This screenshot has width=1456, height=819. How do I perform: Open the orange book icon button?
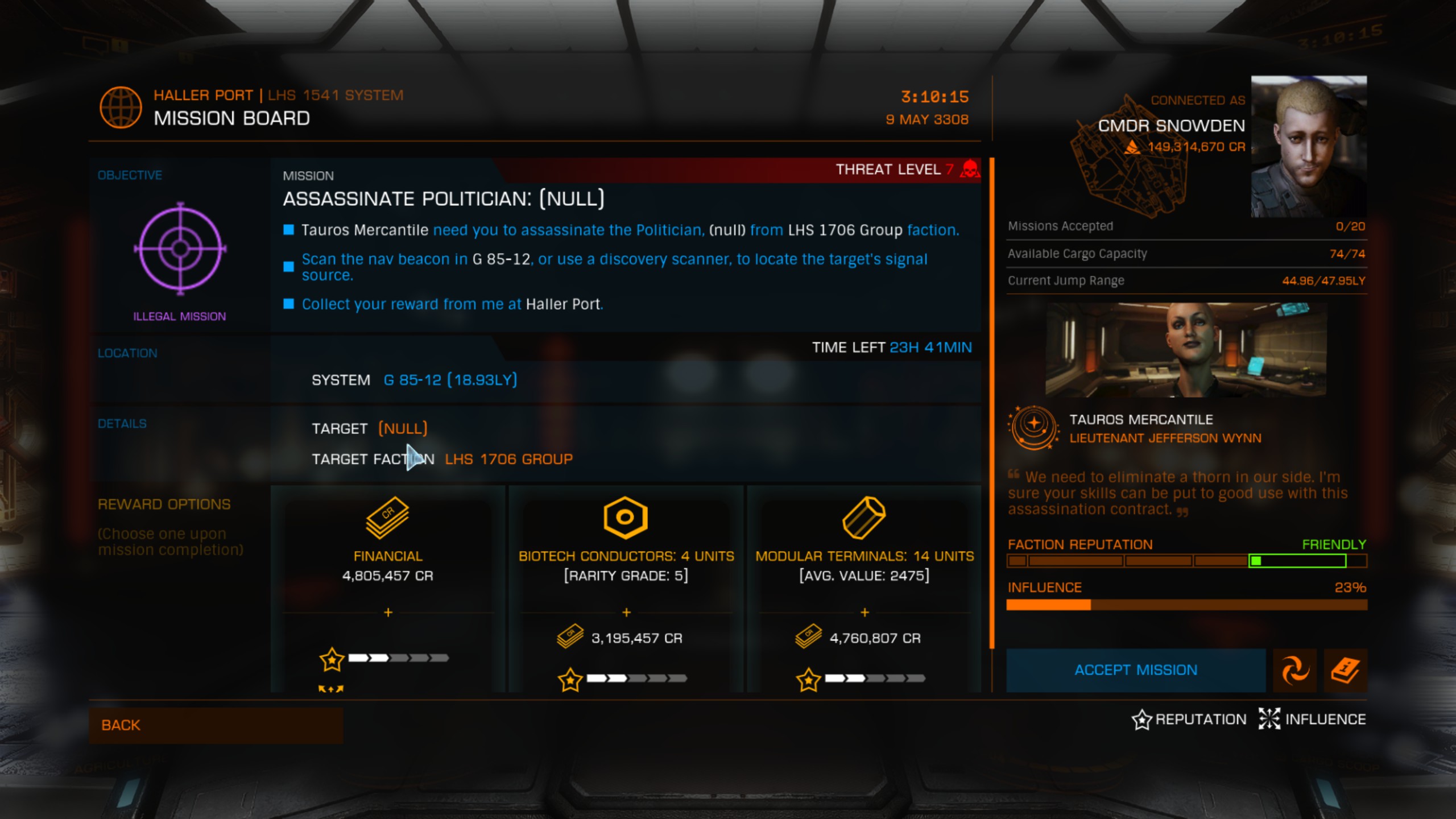click(x=1345, y=670)
